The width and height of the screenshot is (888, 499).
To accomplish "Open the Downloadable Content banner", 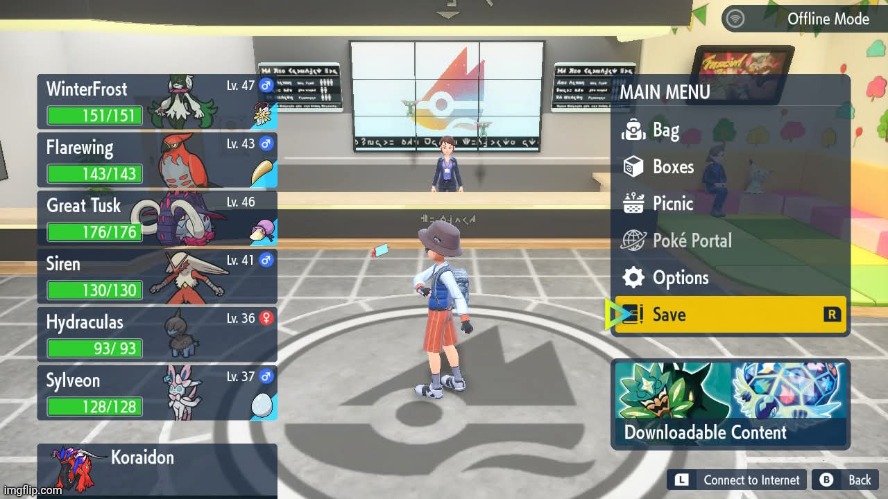I will (x=730, y=403).
